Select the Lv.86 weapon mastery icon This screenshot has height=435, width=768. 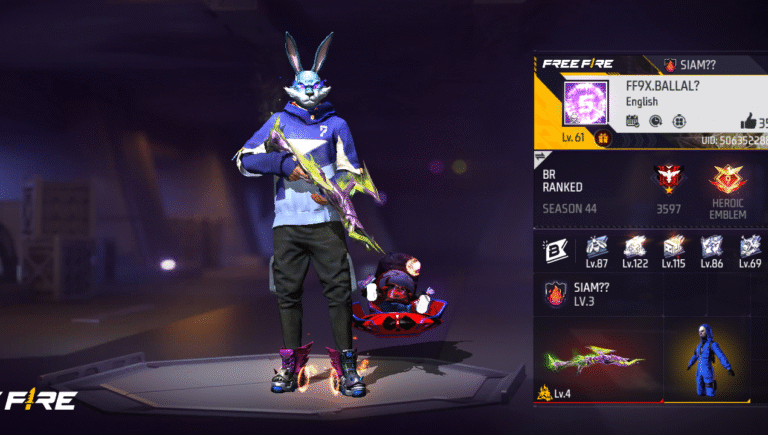[x=712, y=247]
